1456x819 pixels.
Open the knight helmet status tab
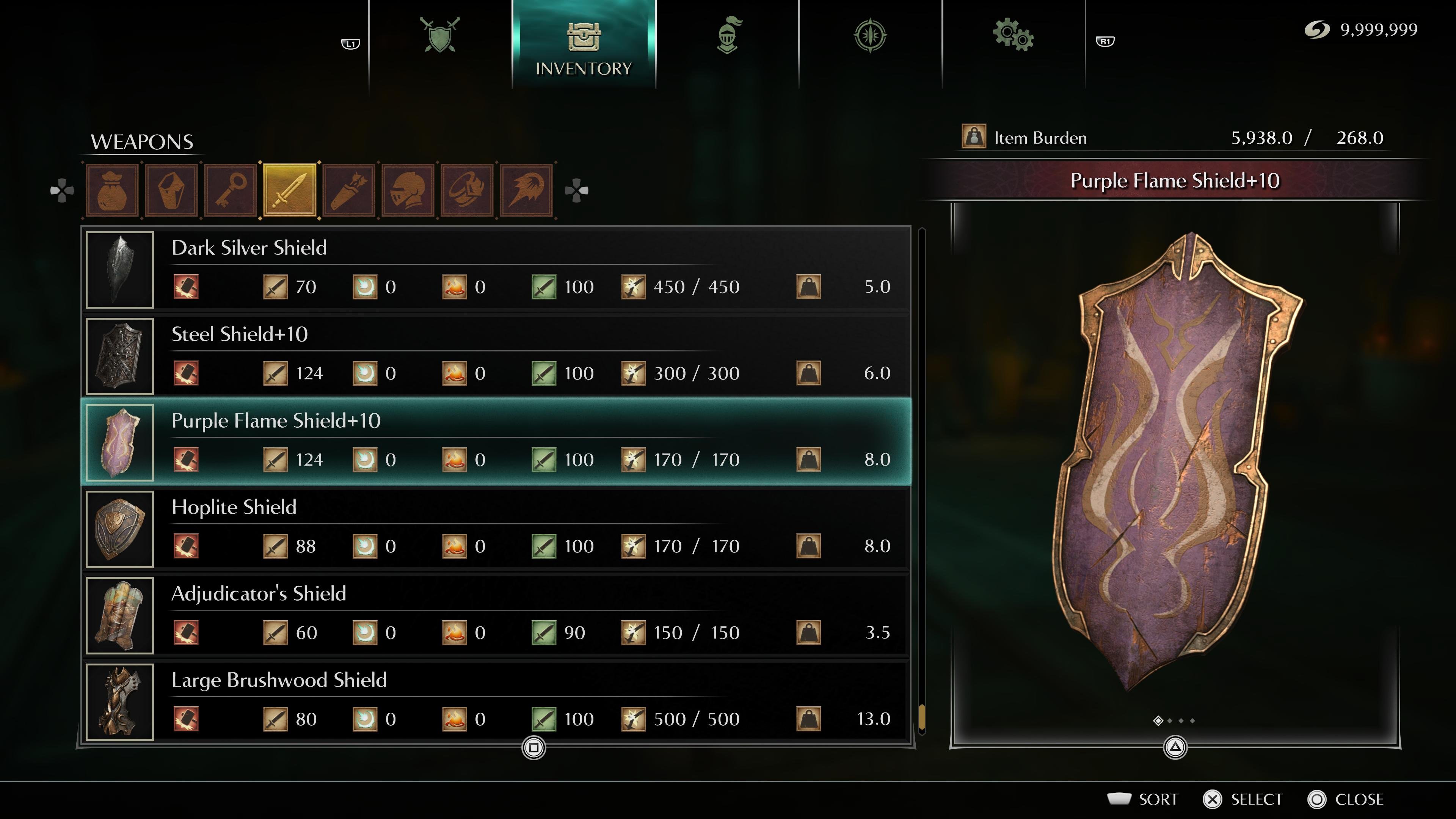pyautogui.click(x=728, y=35)
